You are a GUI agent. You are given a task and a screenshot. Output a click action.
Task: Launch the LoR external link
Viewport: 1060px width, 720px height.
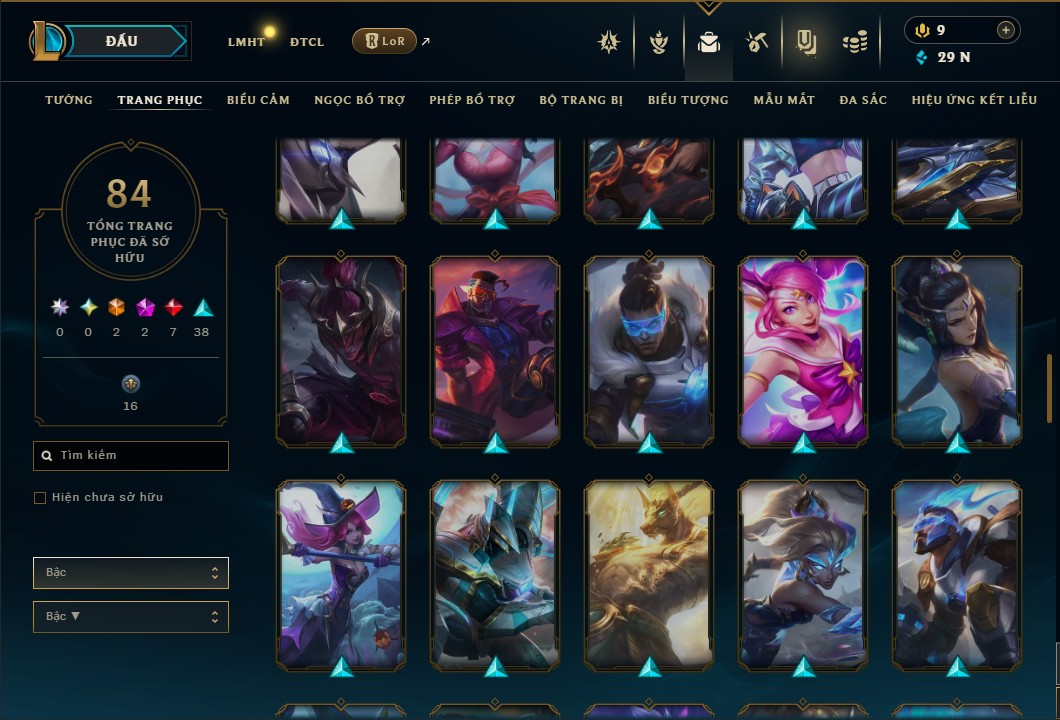(x=384, y=41)
